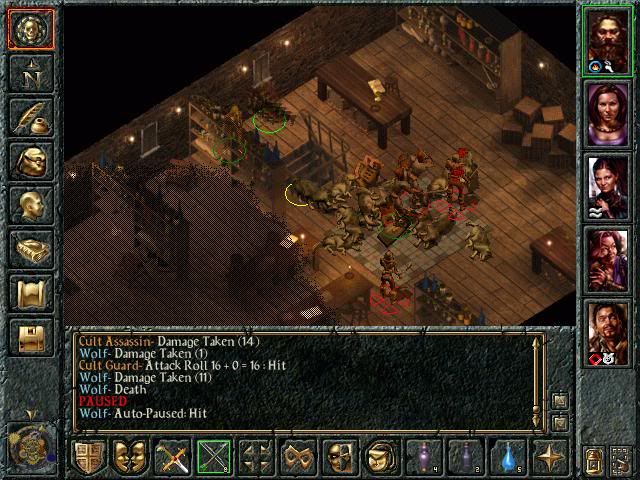Viewport: 640px width, 480px height.
Task: Activate the Guard shield button
Action: [x=89, y=458]
